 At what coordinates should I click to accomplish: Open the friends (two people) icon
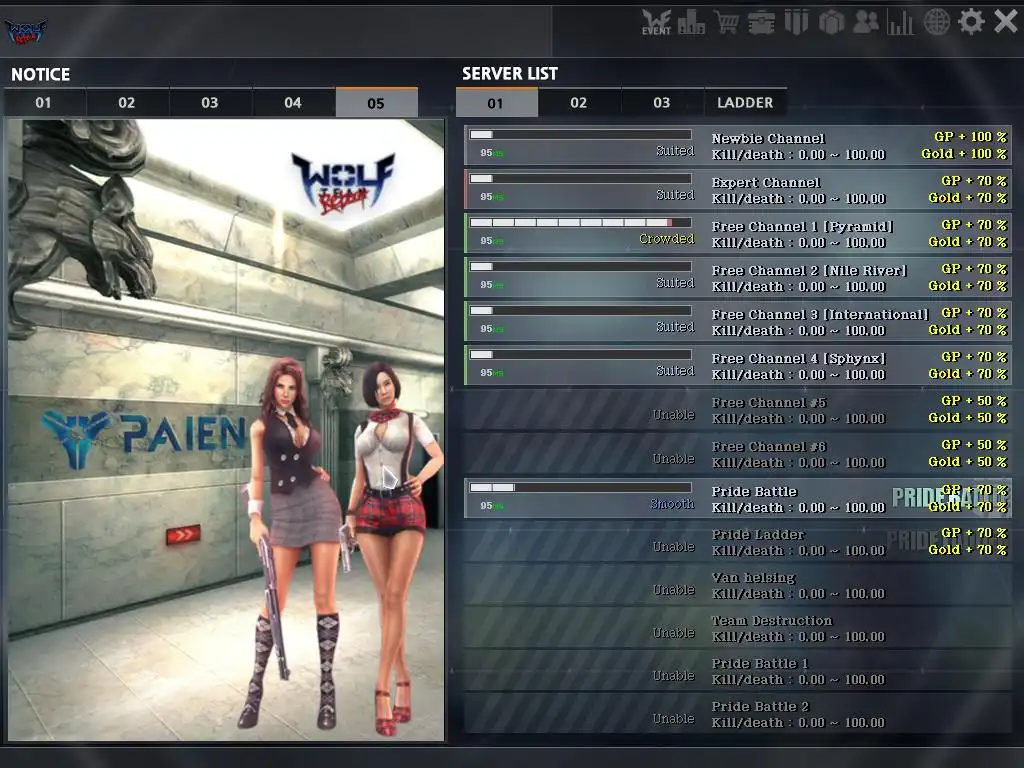[x=866, y=22]
